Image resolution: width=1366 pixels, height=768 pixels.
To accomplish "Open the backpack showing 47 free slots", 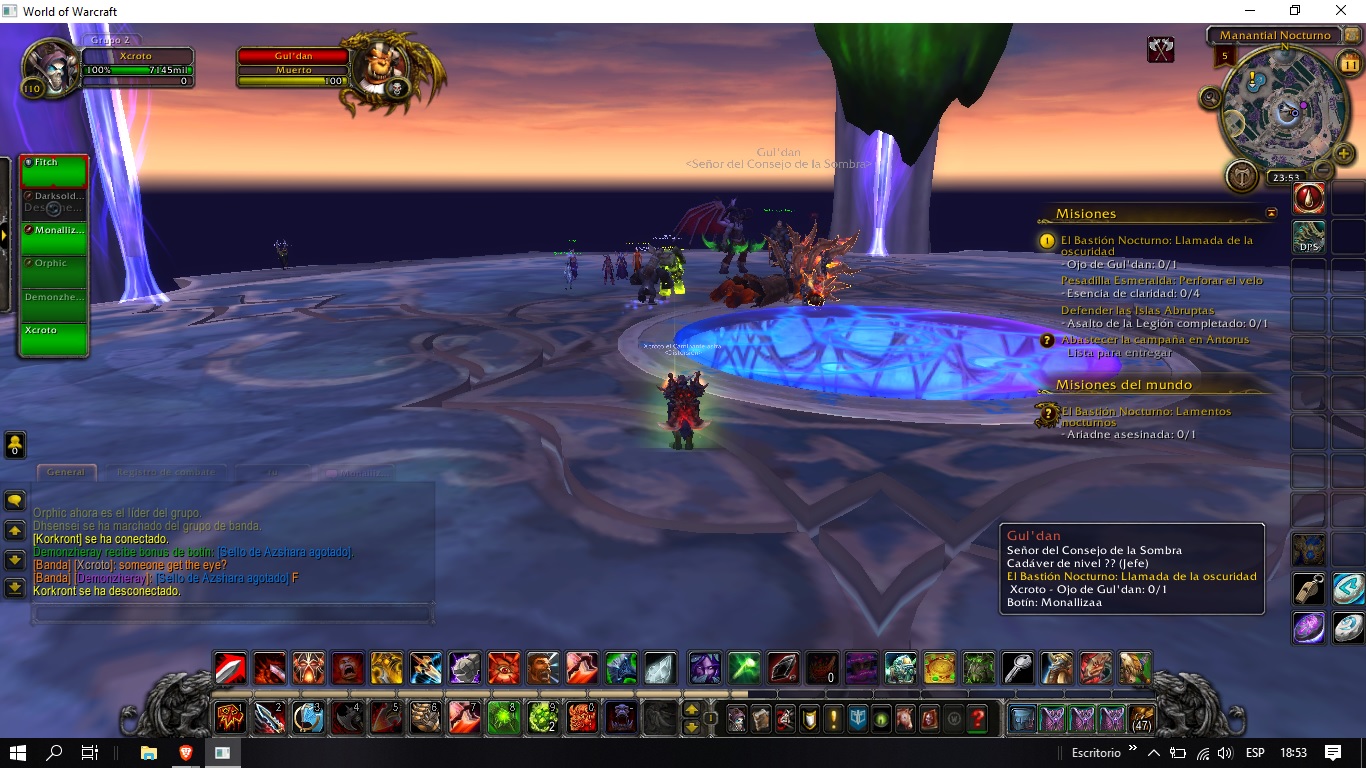I will click(x=1141, y=718).
